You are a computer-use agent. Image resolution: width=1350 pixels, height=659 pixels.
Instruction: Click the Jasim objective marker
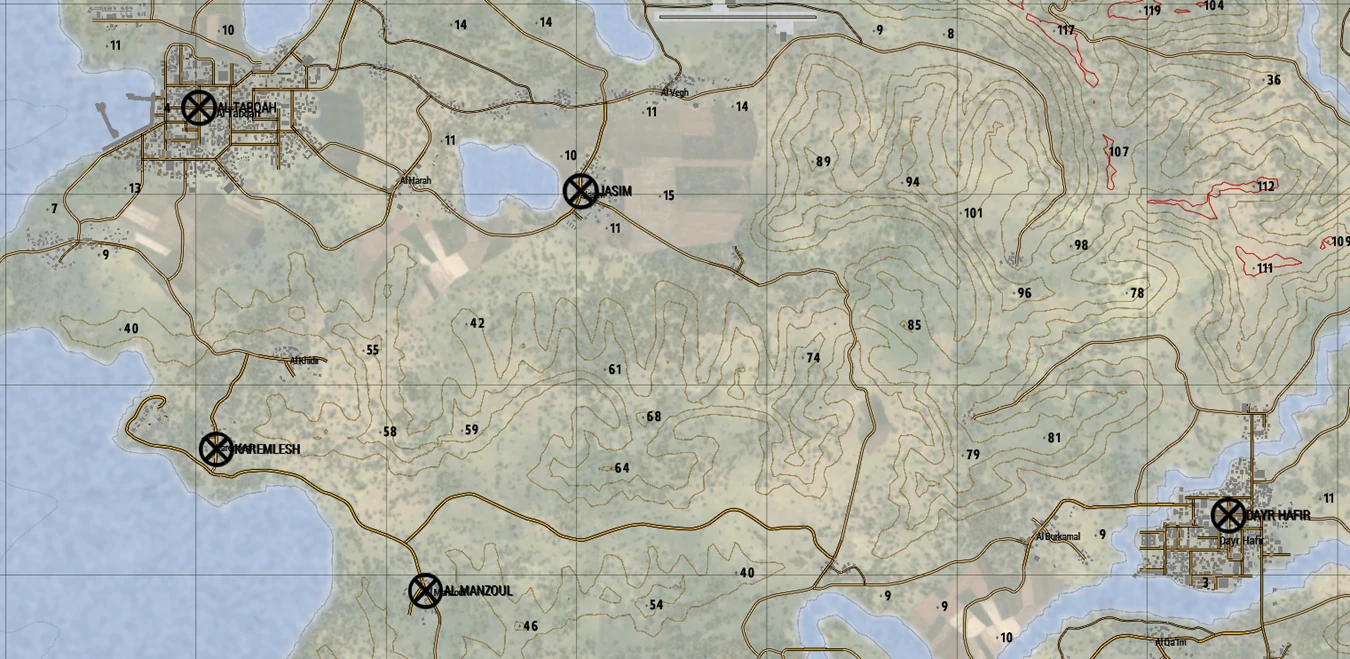click(x=580, y=191)
